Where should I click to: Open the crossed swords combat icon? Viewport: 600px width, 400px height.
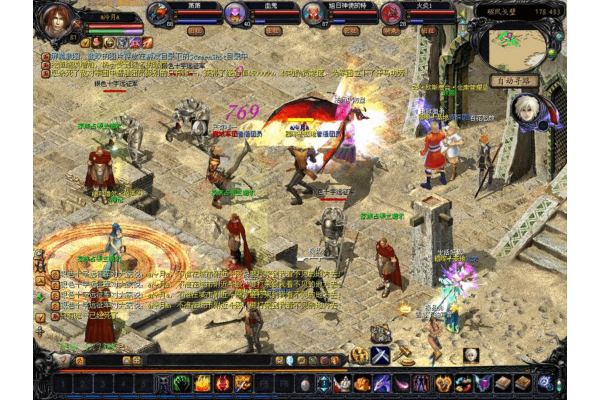pos(381,355)
